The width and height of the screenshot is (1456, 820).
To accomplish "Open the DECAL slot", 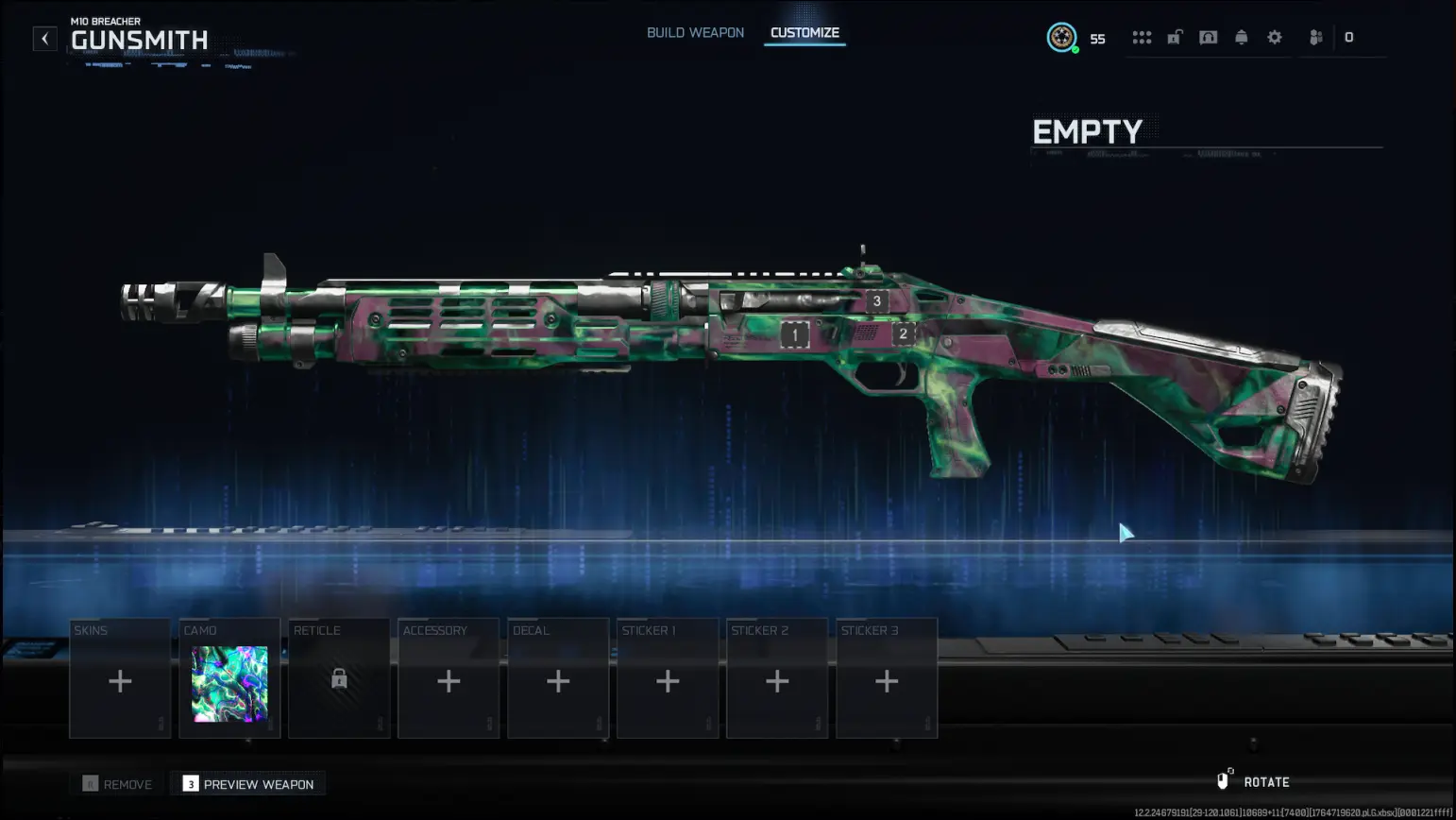I will [x=557, y=680].
